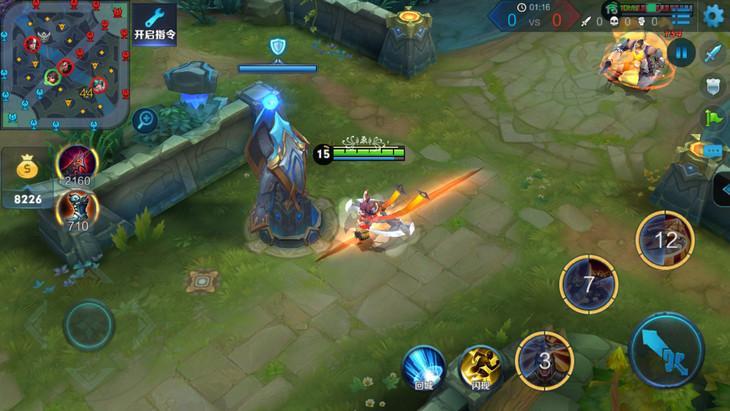Open the quick chat bubble button
Image resolution: width=730 pixels, height=411 pixels.
[713, 150]
